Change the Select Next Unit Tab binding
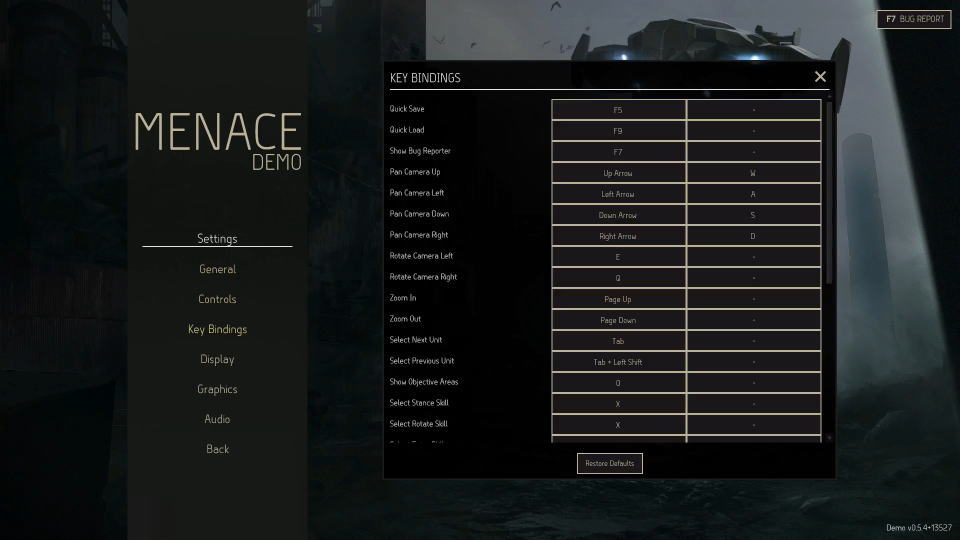 point(618,341)
